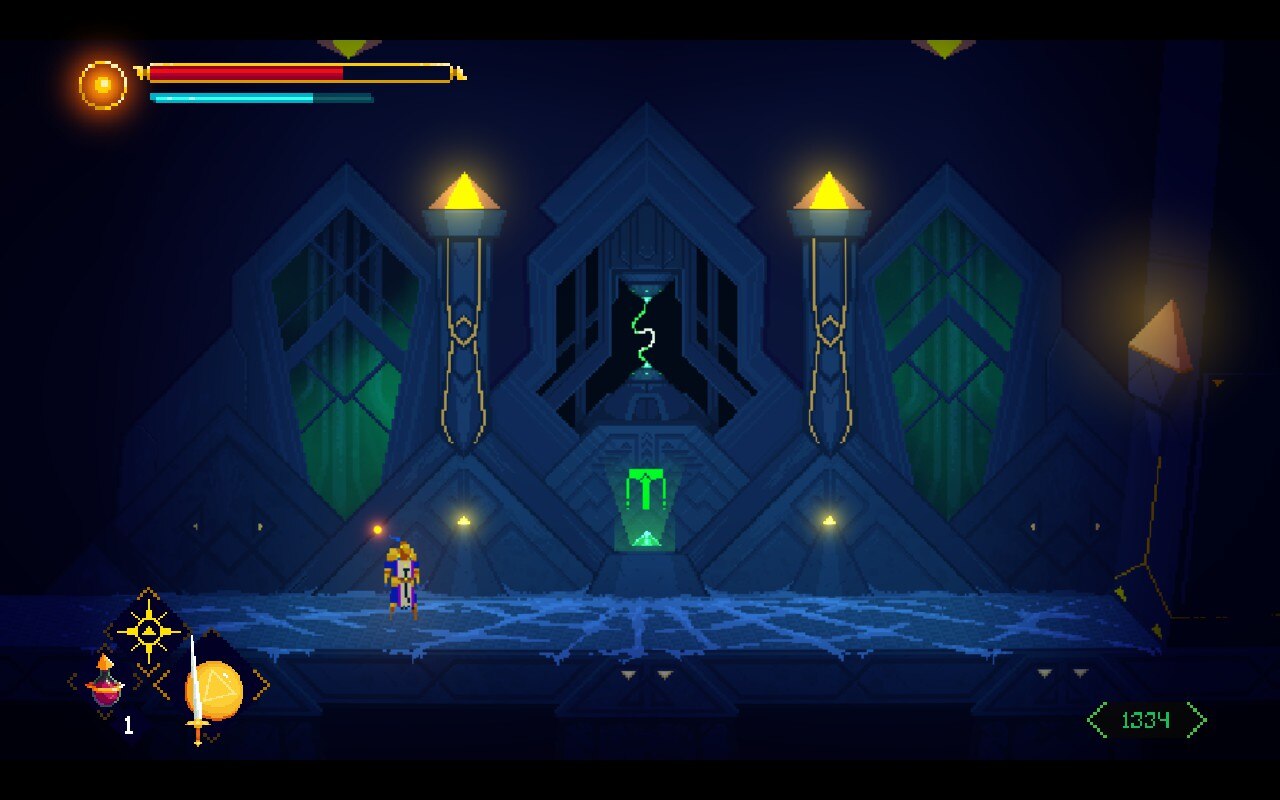Click the left arrow of the 1334 counter

[1096, 718]
